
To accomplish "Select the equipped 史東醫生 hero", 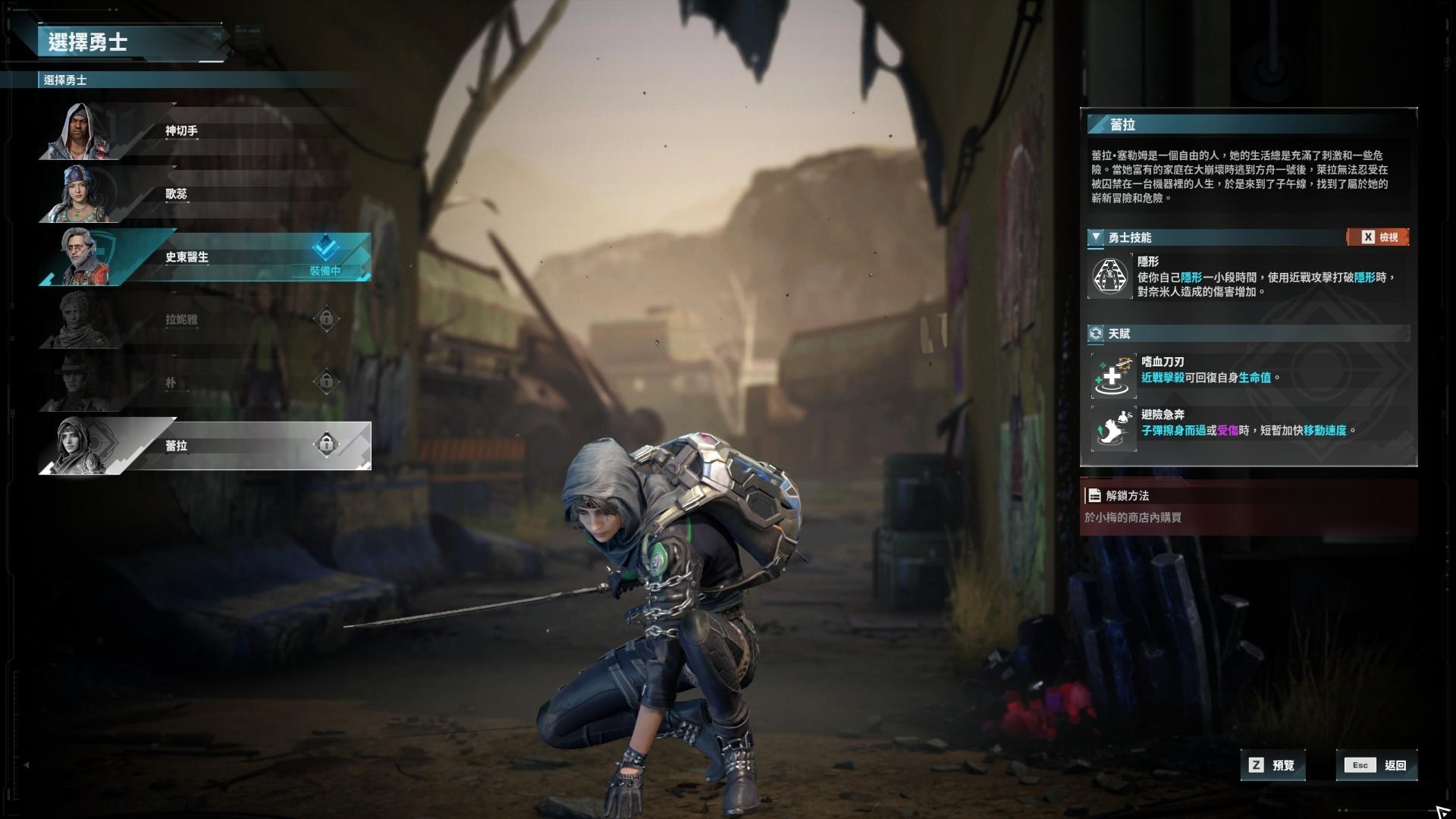I will [x=205, y=257].
